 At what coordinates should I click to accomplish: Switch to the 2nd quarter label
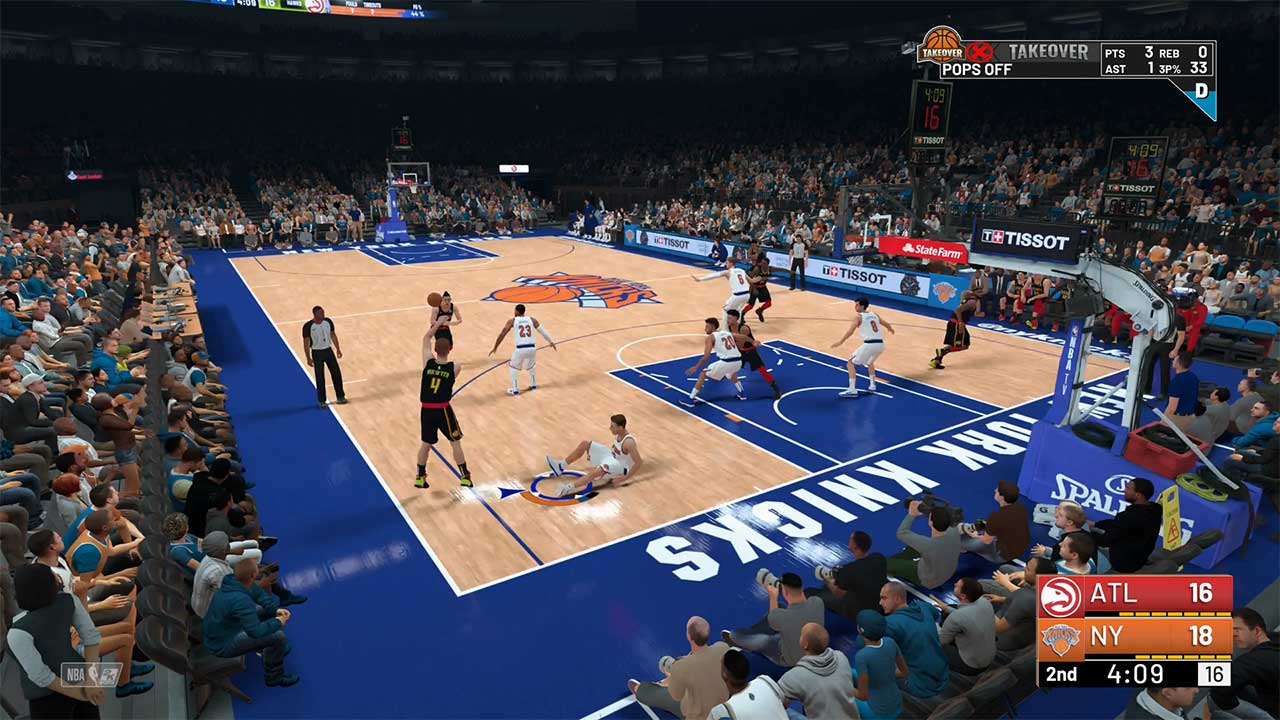pyautogui.click(x=1062, y=674)
